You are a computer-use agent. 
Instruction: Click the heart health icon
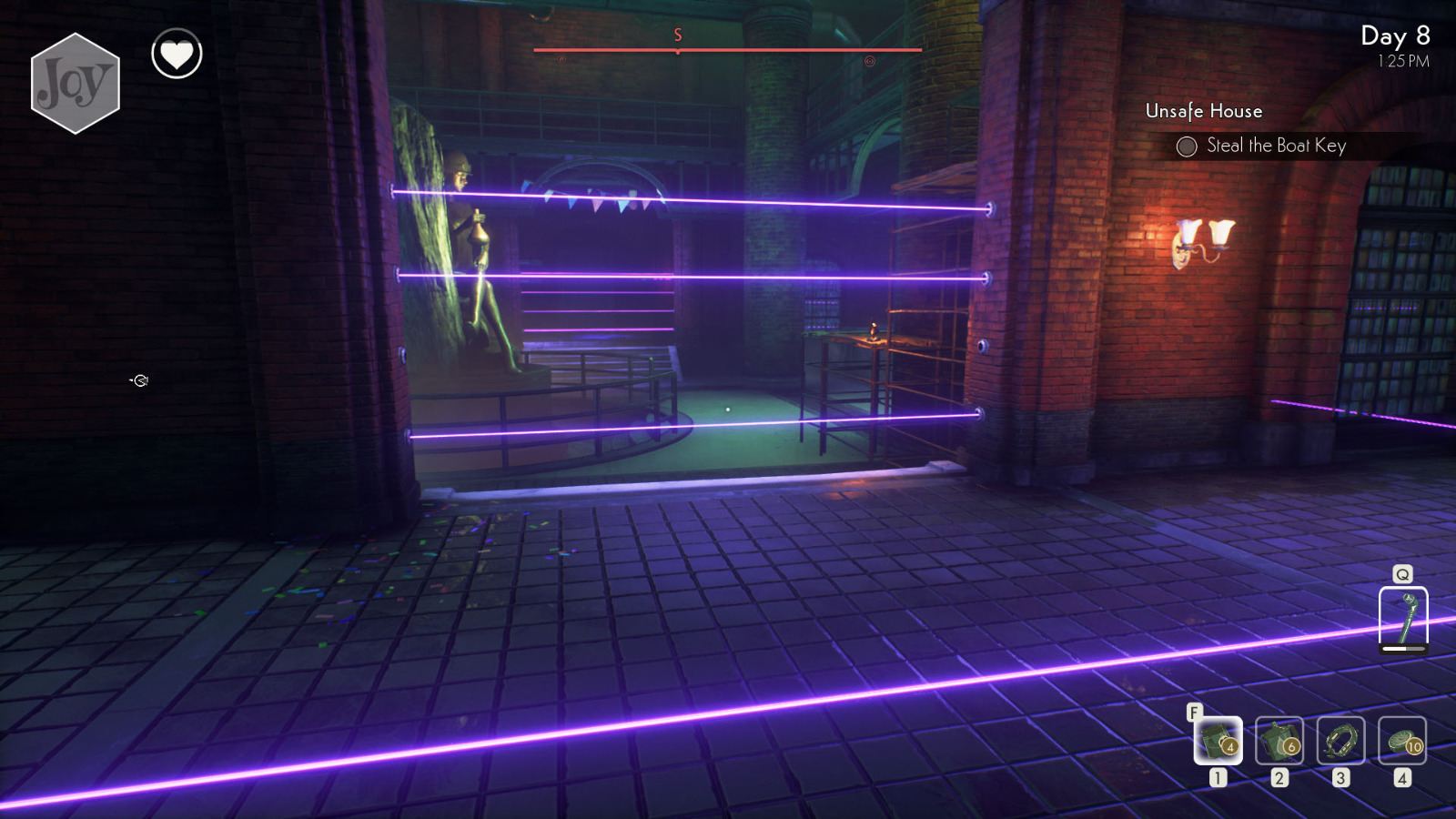tap(178, 54)
